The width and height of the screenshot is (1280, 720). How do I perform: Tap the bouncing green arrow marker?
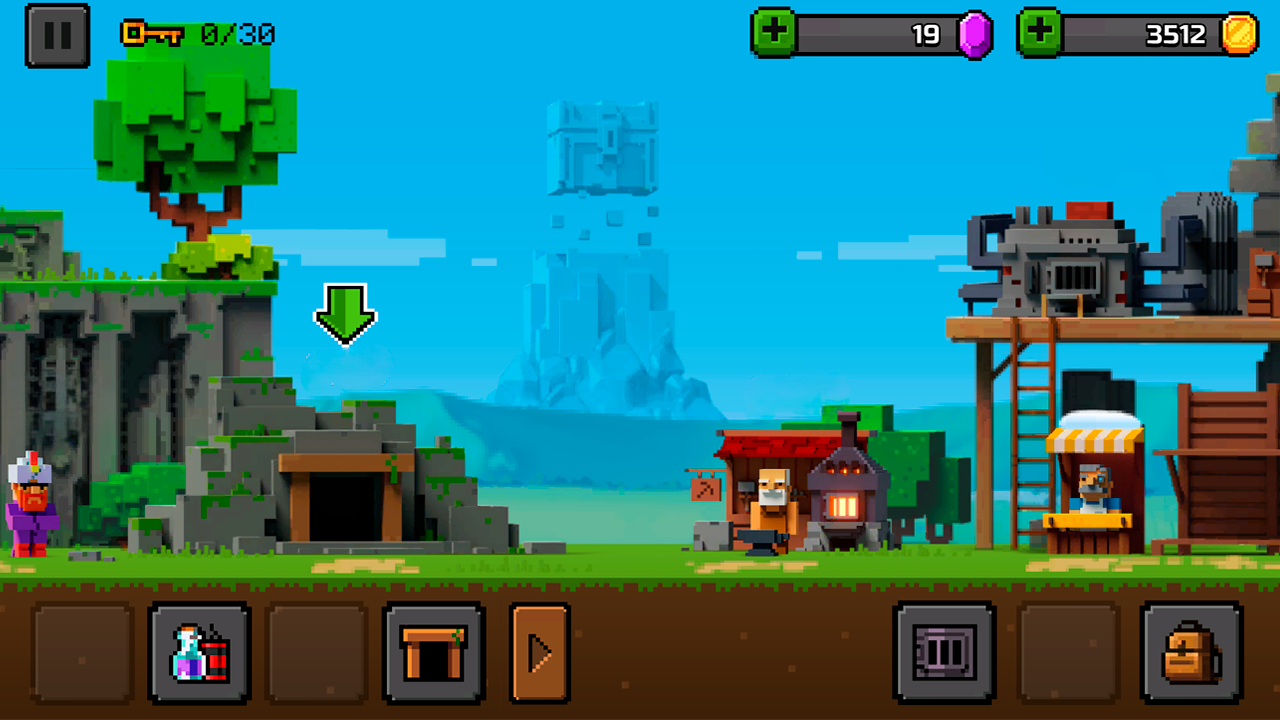[x=346, y=315]
